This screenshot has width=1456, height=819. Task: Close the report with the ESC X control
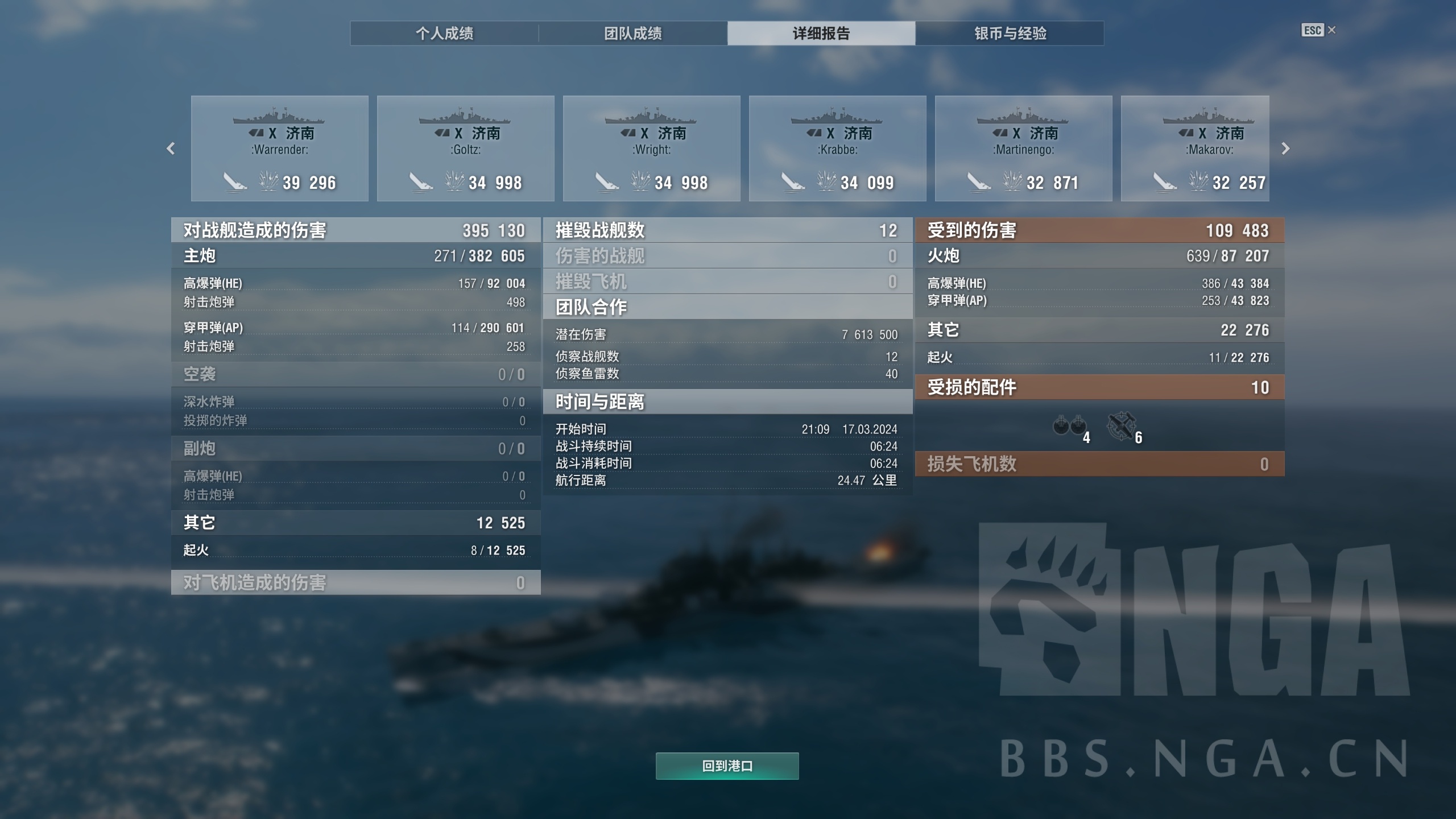[1320, 31]
